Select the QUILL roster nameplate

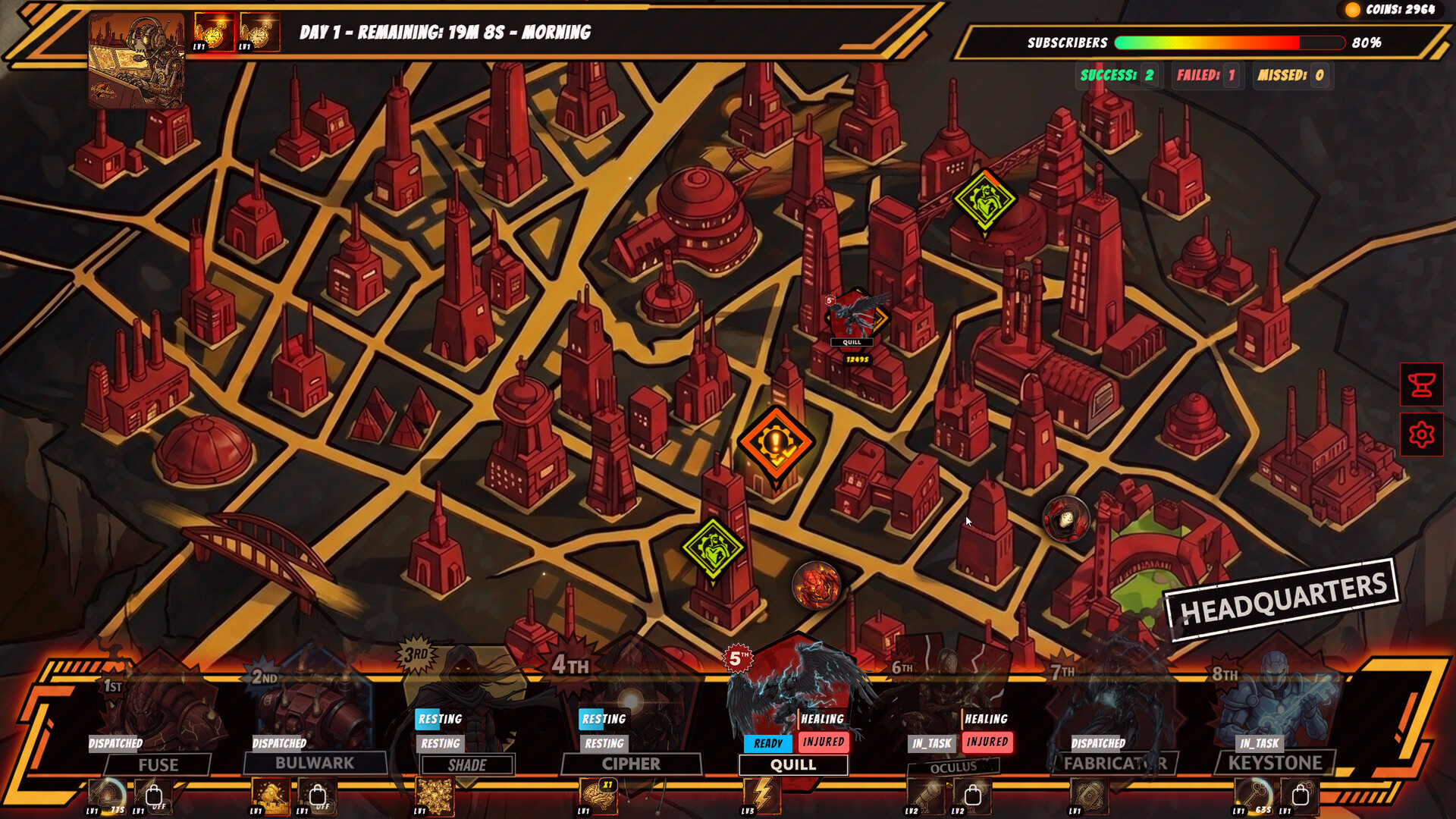click(x=792, y=766)
